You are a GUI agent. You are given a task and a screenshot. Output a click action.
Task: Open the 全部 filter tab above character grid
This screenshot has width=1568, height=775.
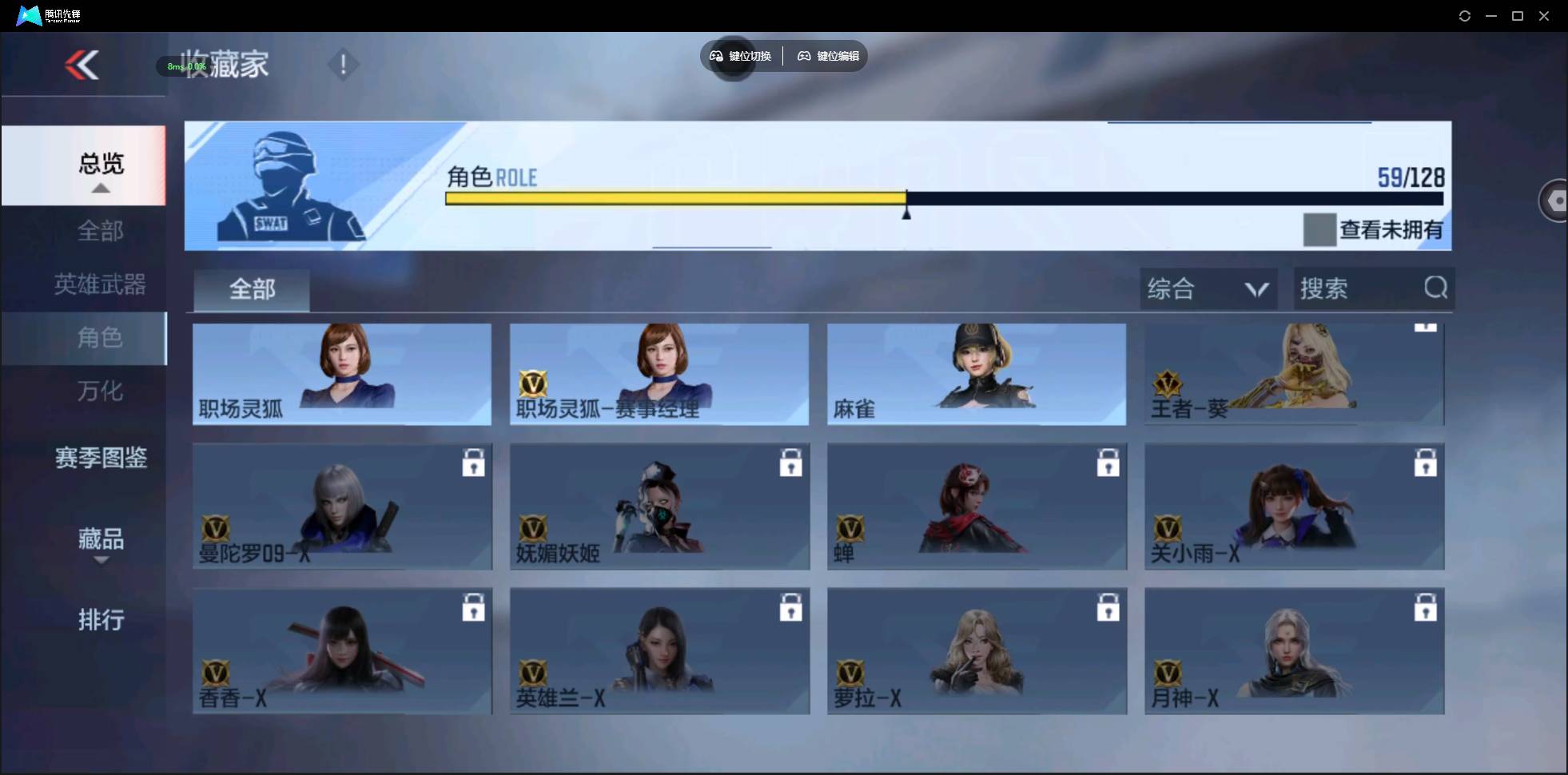[251, 289]
